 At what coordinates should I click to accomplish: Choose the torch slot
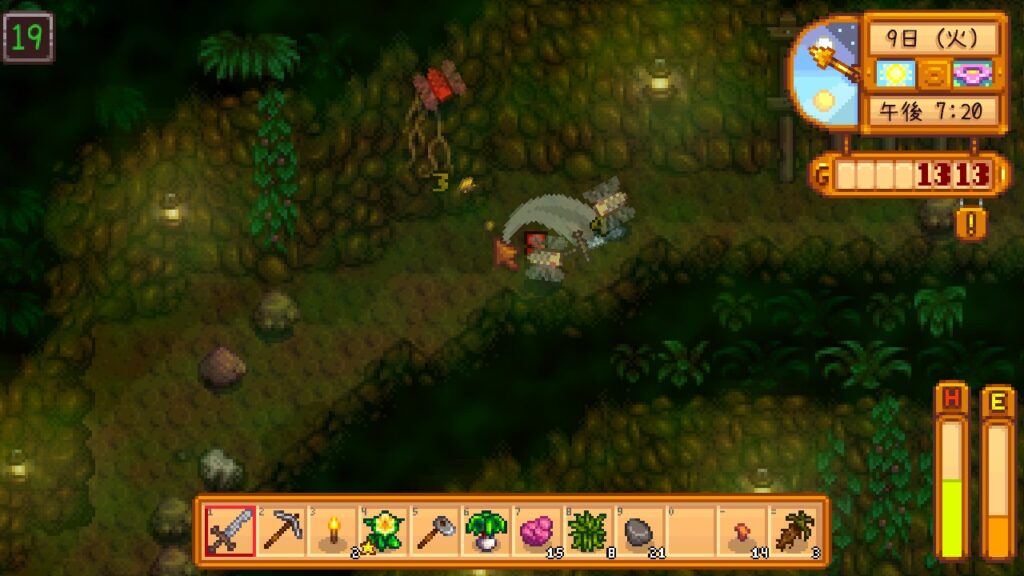tap(332, 530)
